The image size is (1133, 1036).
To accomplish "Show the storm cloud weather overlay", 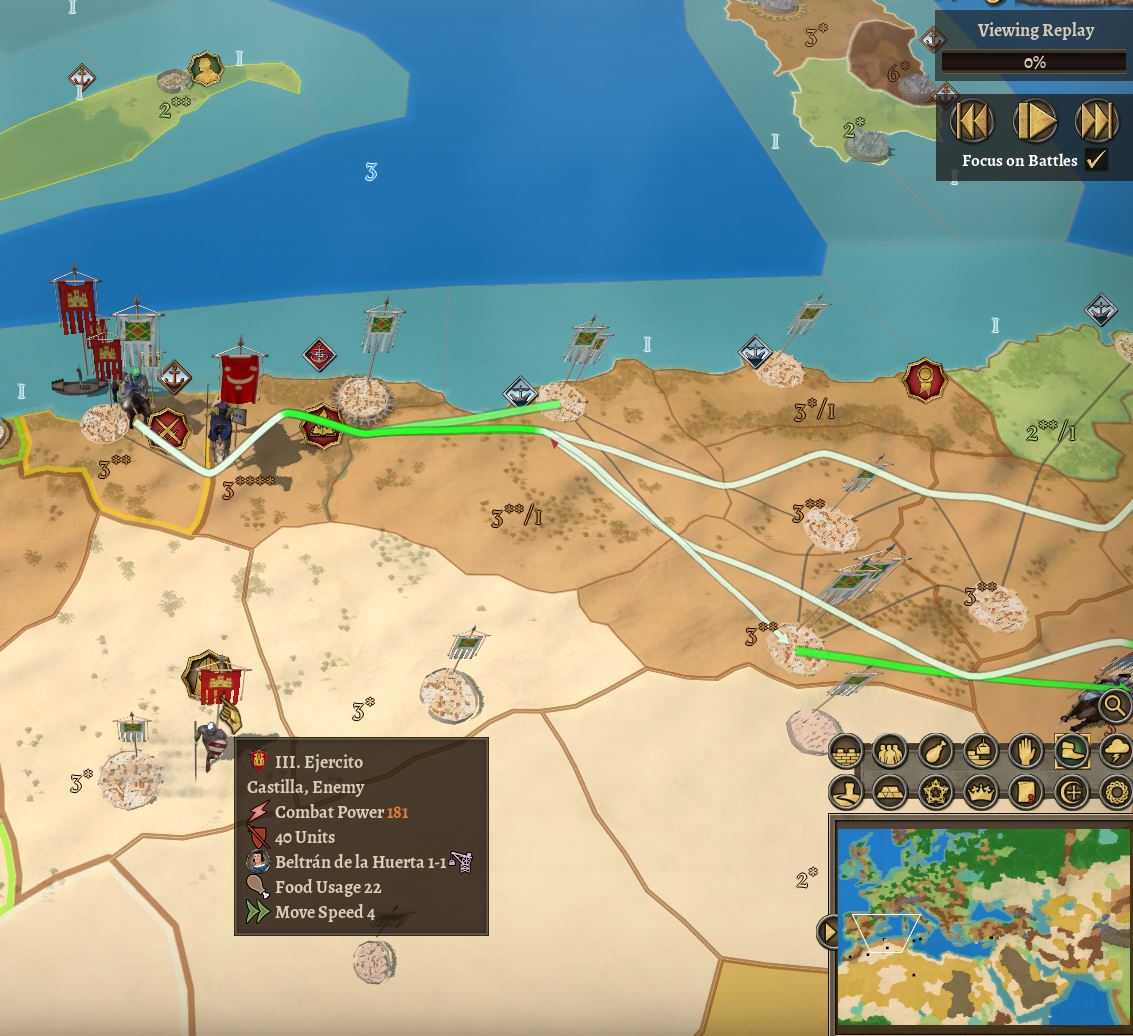I will pos(1115,751).
